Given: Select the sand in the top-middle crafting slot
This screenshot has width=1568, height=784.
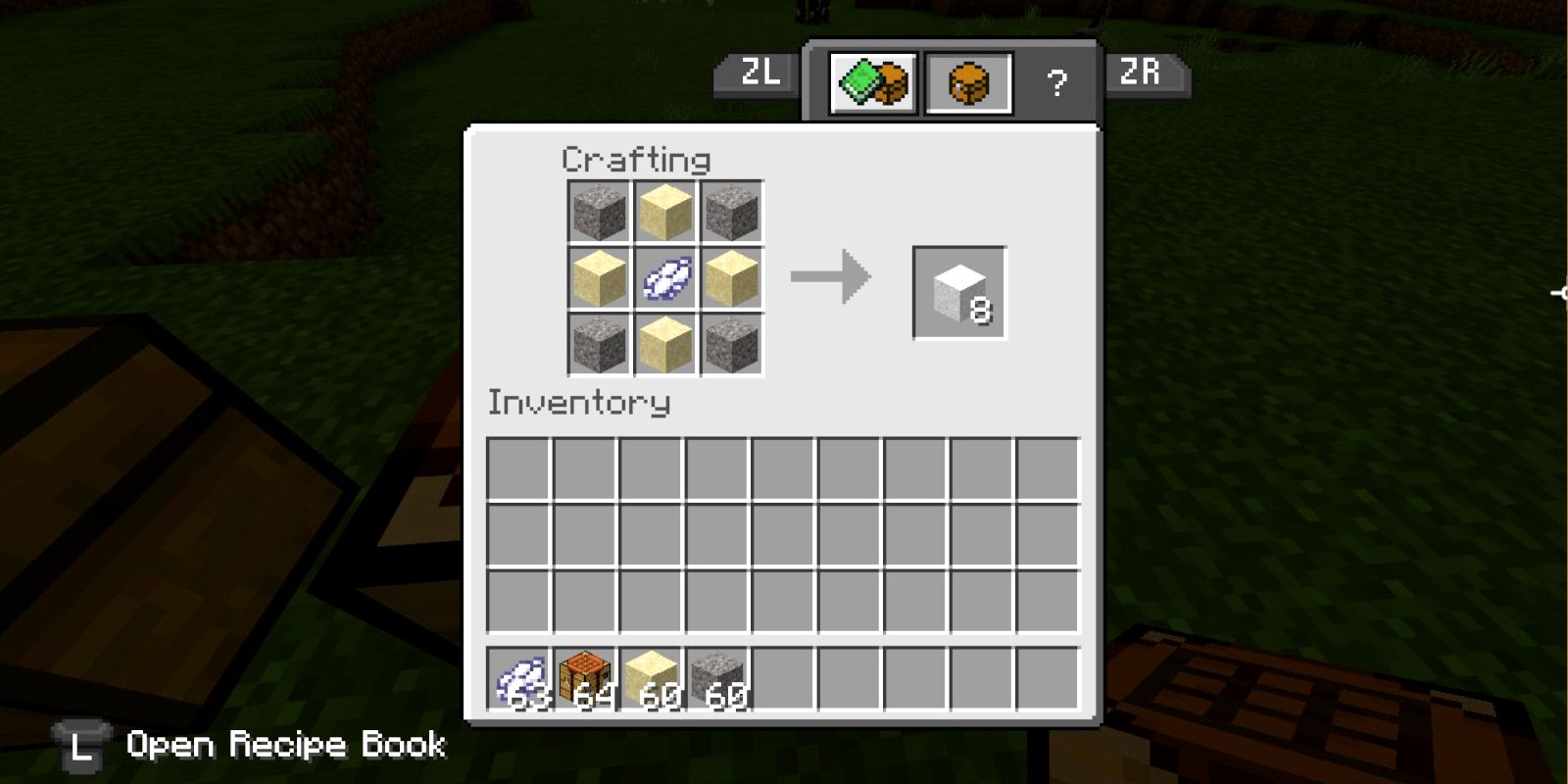Looking at the screenshot, I should point(666,212).
